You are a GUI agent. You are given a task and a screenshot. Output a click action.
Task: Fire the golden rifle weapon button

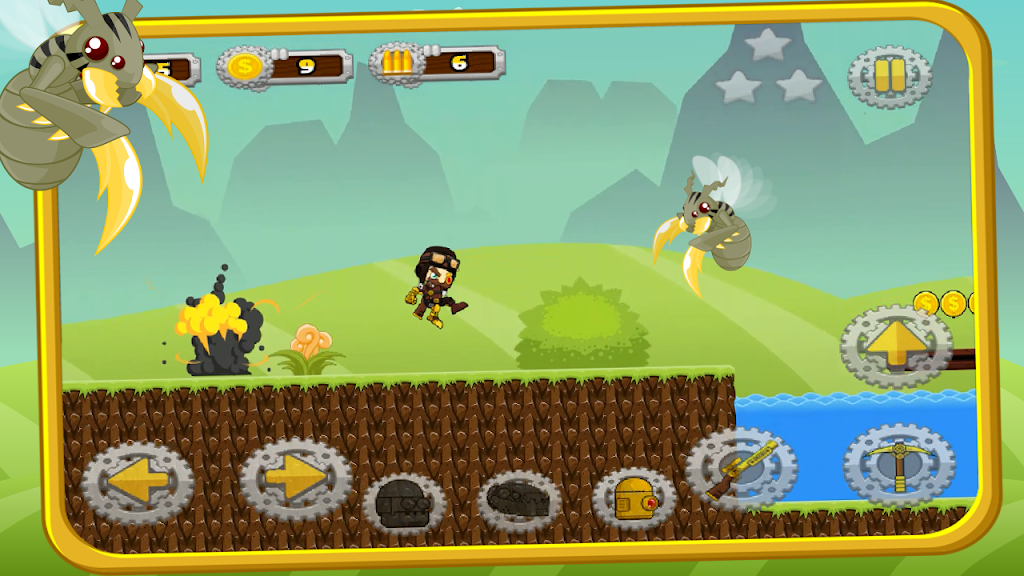741,469
